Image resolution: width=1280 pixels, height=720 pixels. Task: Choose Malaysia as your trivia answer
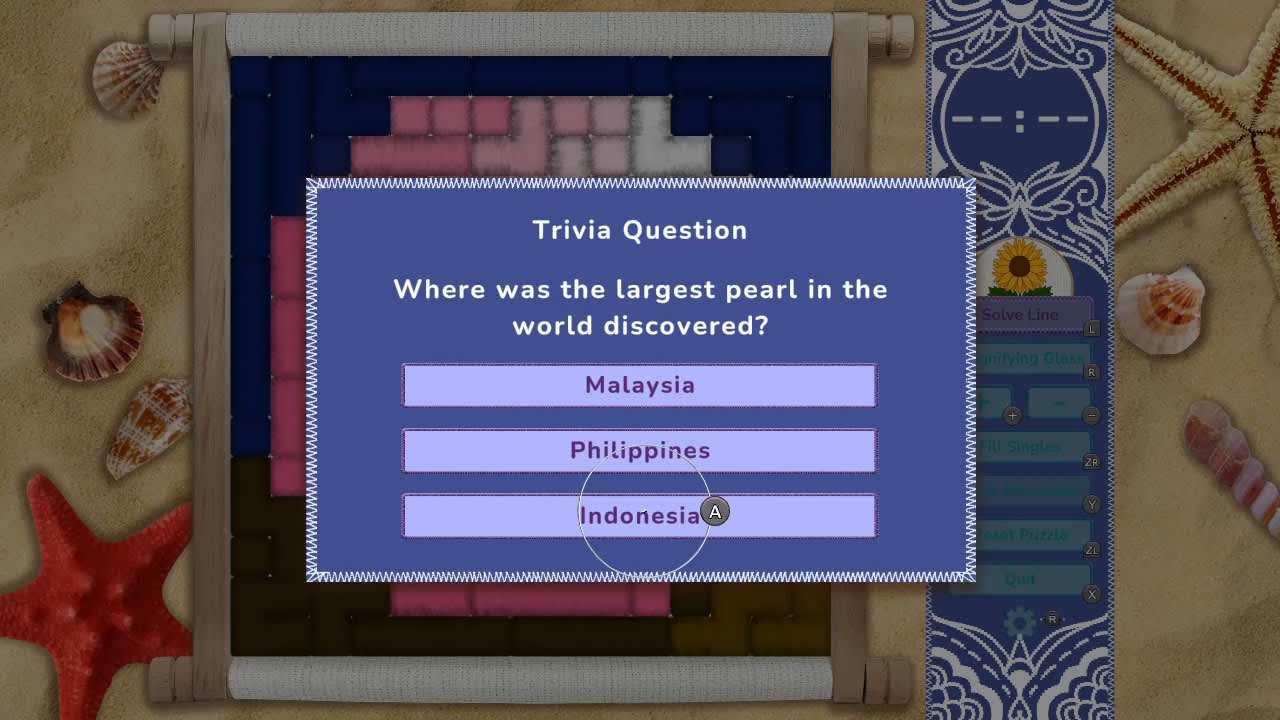(x=639, y=385)
